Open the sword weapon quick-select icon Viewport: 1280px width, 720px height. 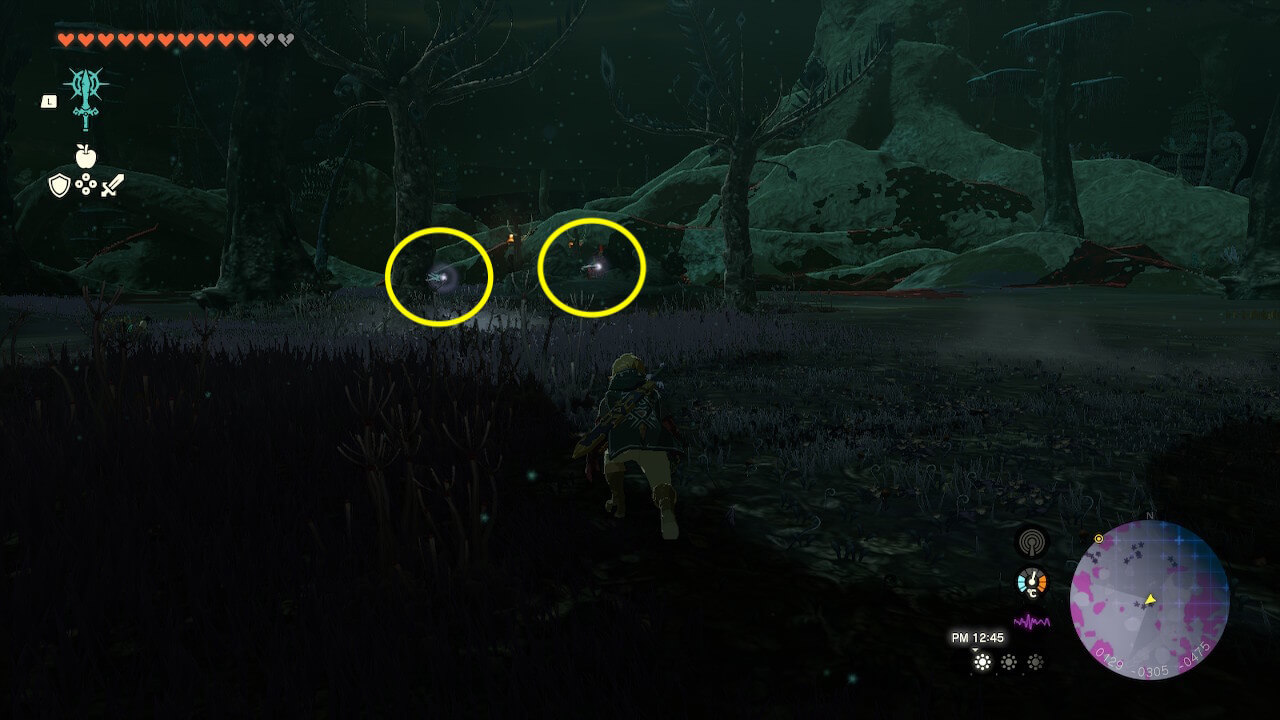(x=111, y=185)
